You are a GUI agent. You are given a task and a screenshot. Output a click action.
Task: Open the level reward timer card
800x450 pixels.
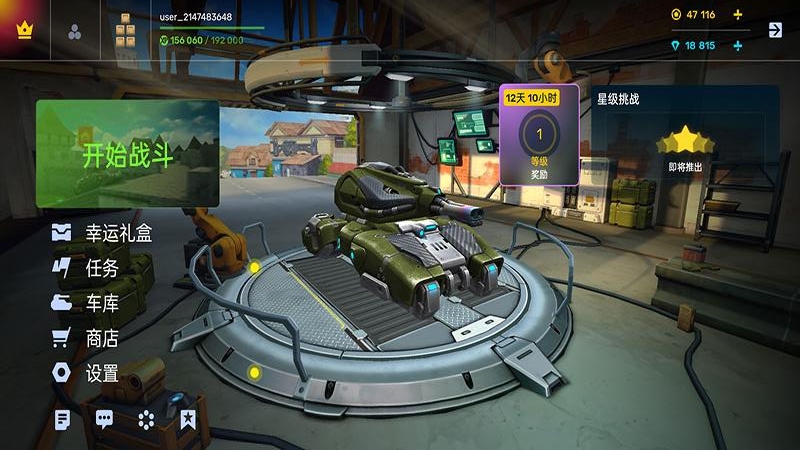point(539,135)
